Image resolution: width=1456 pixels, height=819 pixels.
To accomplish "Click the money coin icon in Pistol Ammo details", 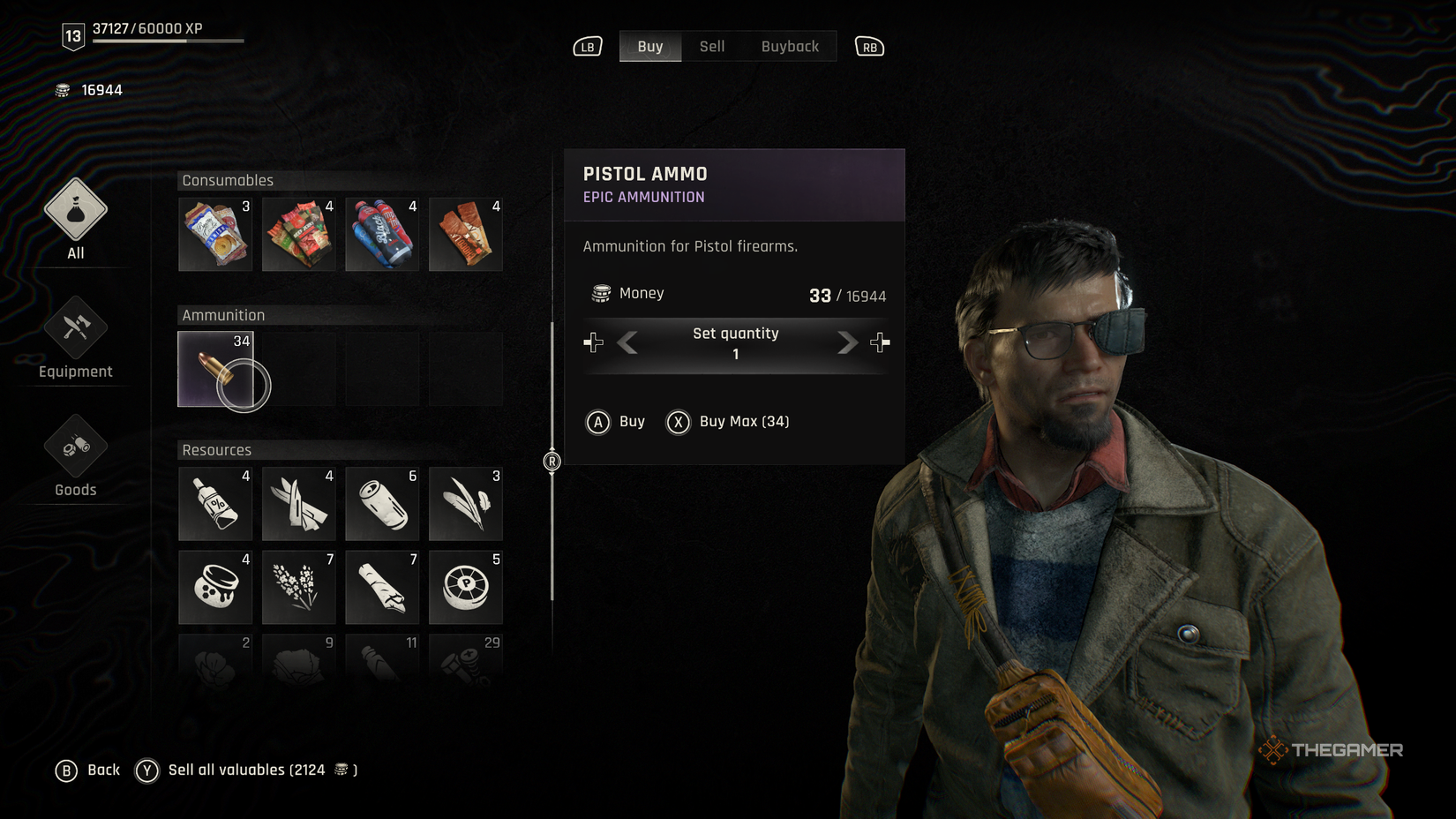I will (601, 293).
